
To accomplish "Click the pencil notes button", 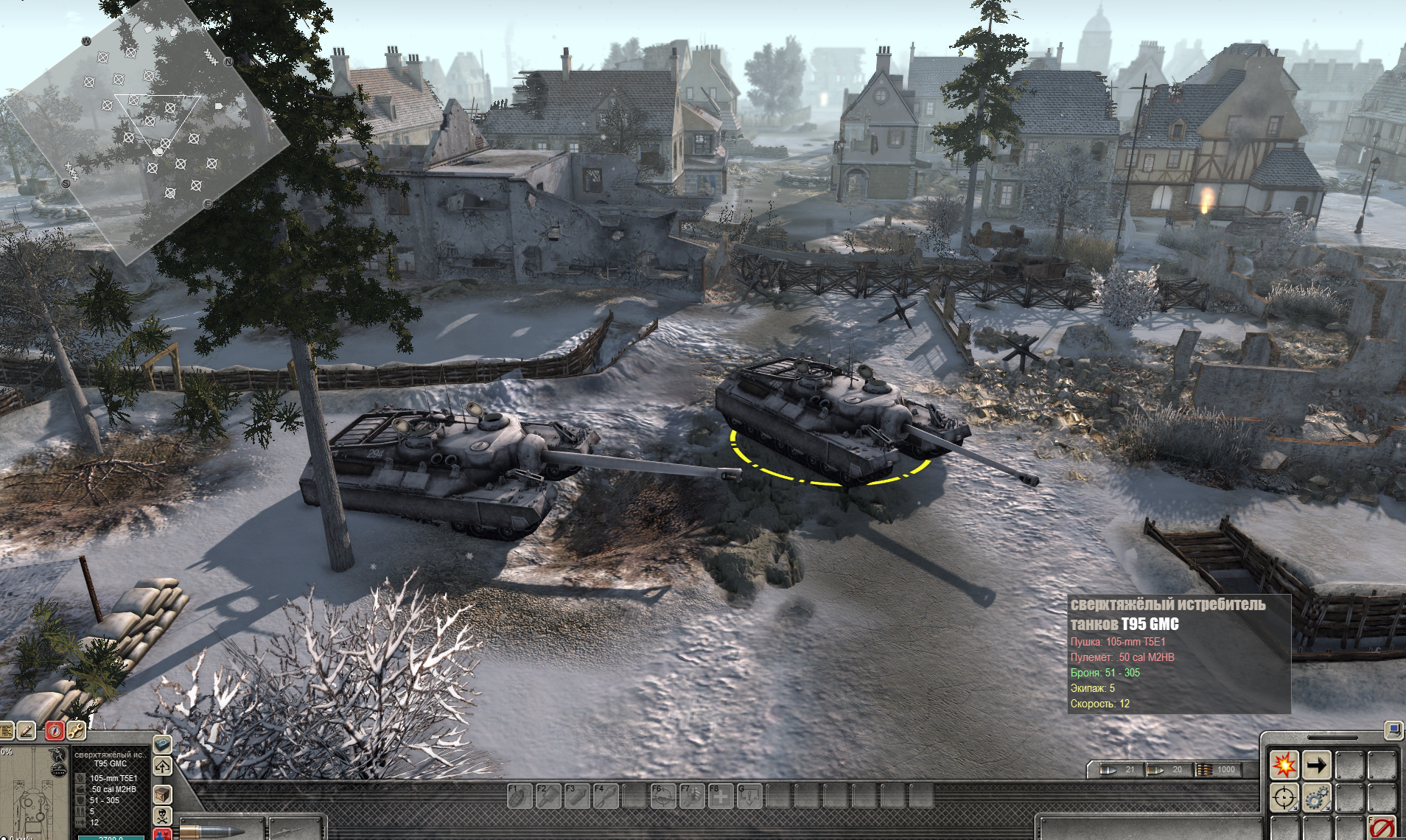I will [x=27, y=731].
